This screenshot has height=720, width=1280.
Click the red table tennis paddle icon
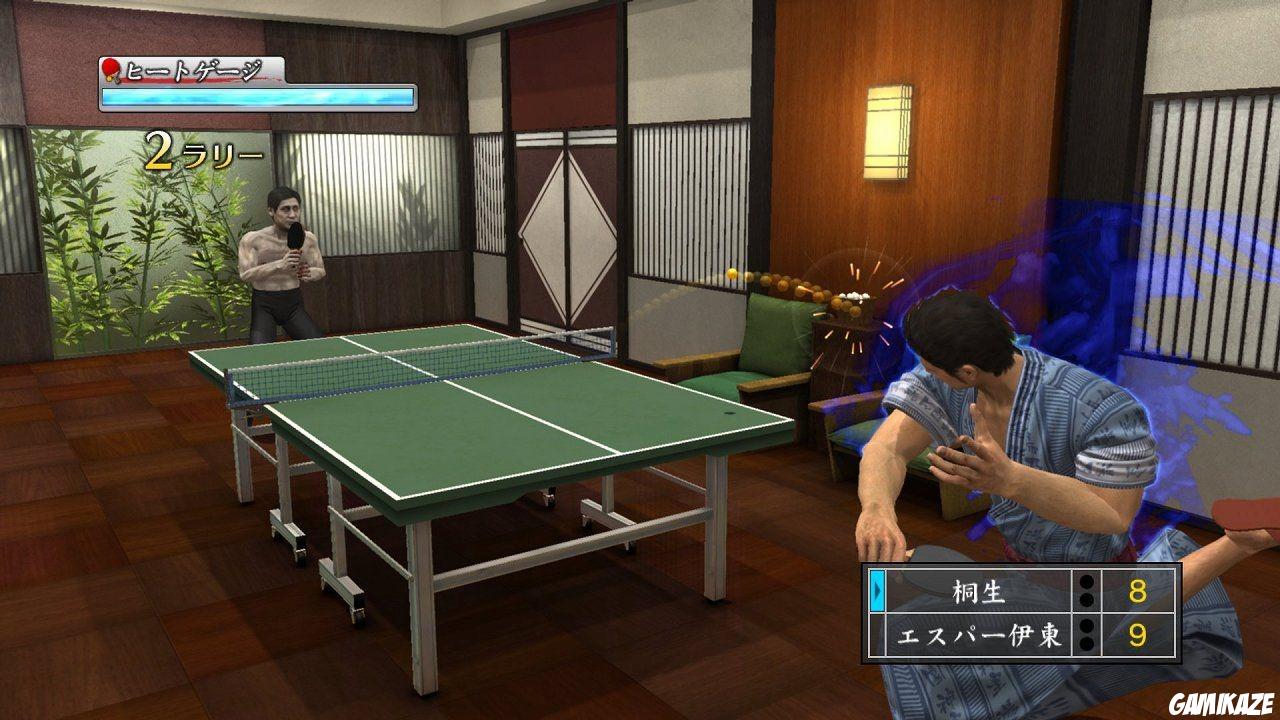click(111, 70)
